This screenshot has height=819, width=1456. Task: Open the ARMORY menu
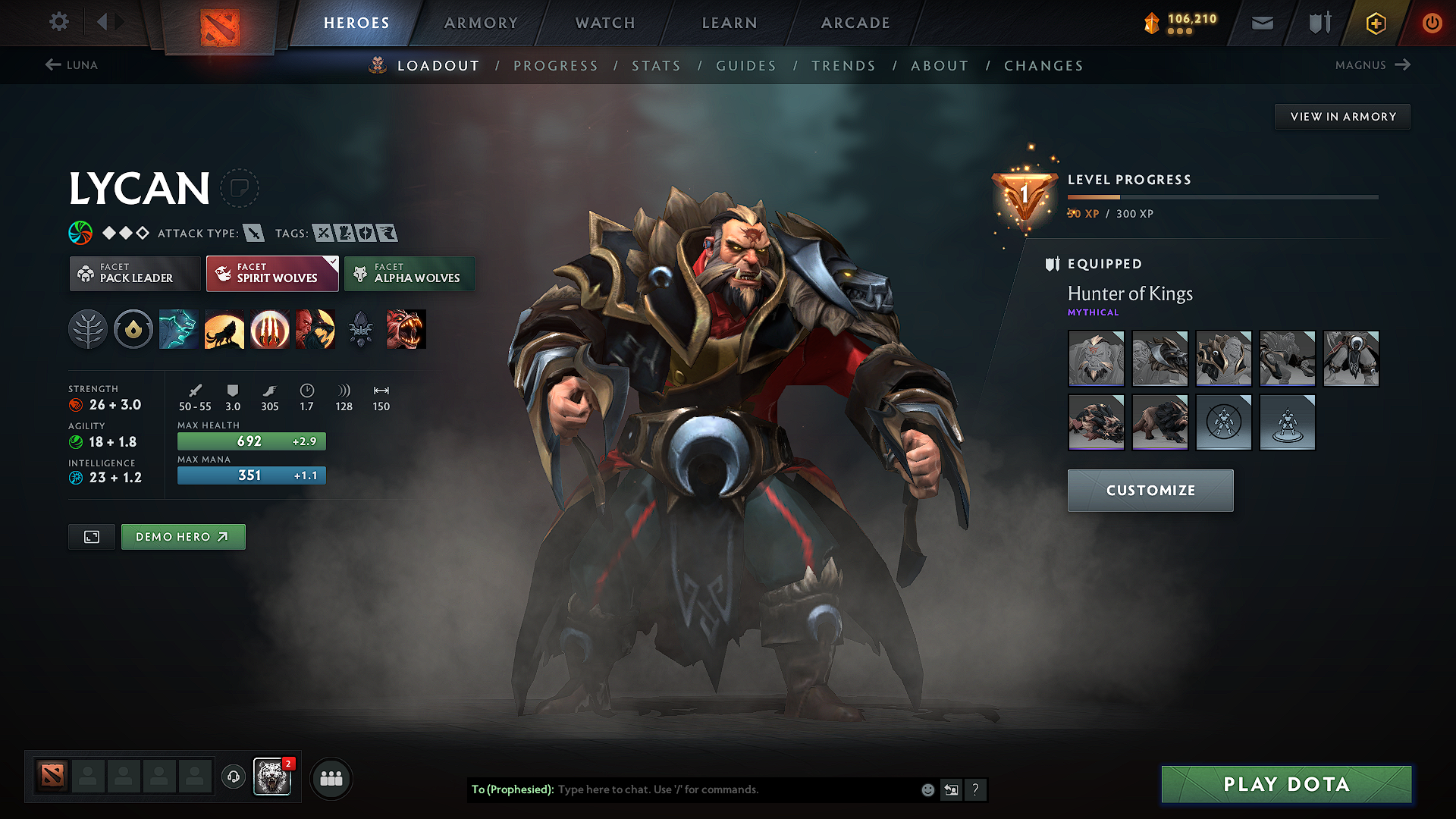pyautogui.click(x=480, y=23)
